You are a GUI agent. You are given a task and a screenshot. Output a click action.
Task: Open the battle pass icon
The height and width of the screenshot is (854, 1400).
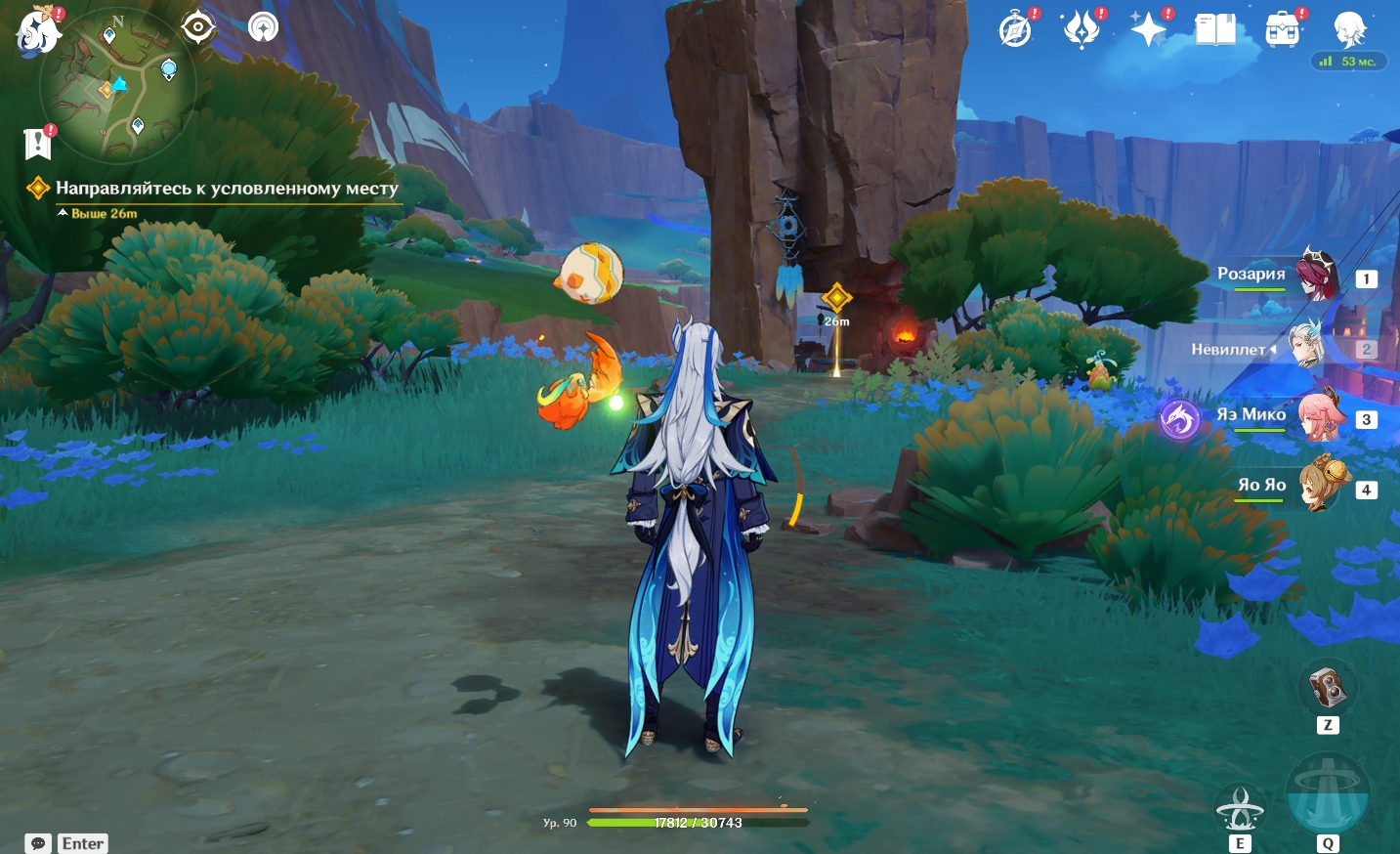click(x=1082, y=30)
